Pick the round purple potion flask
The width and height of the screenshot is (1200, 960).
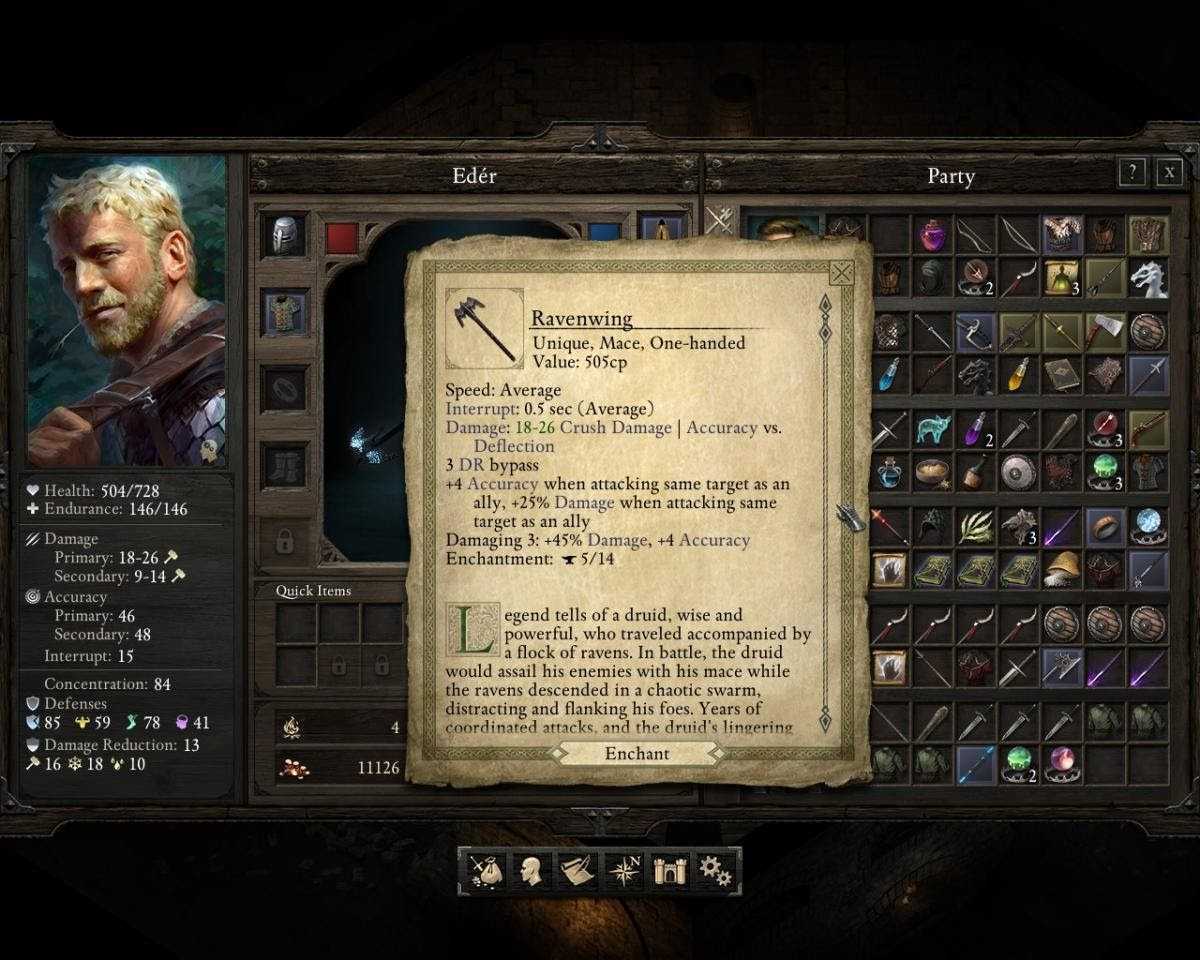(931, 236)
